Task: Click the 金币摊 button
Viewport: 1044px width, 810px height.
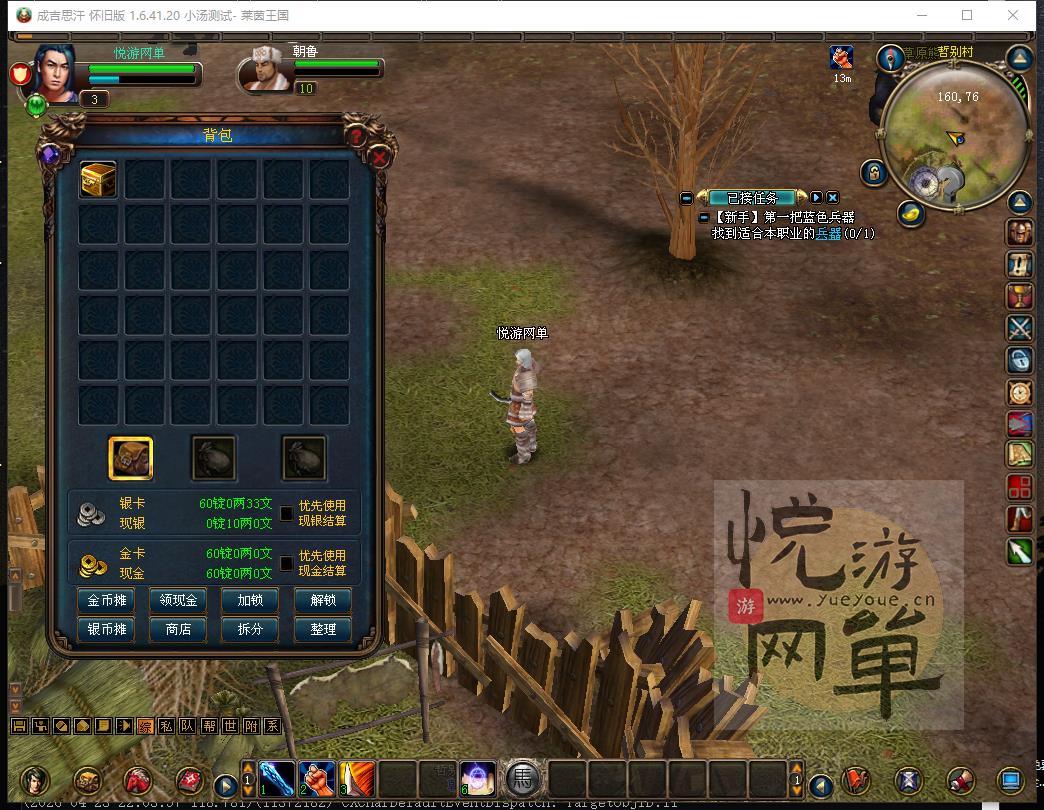Action: (x=106, y=600)
